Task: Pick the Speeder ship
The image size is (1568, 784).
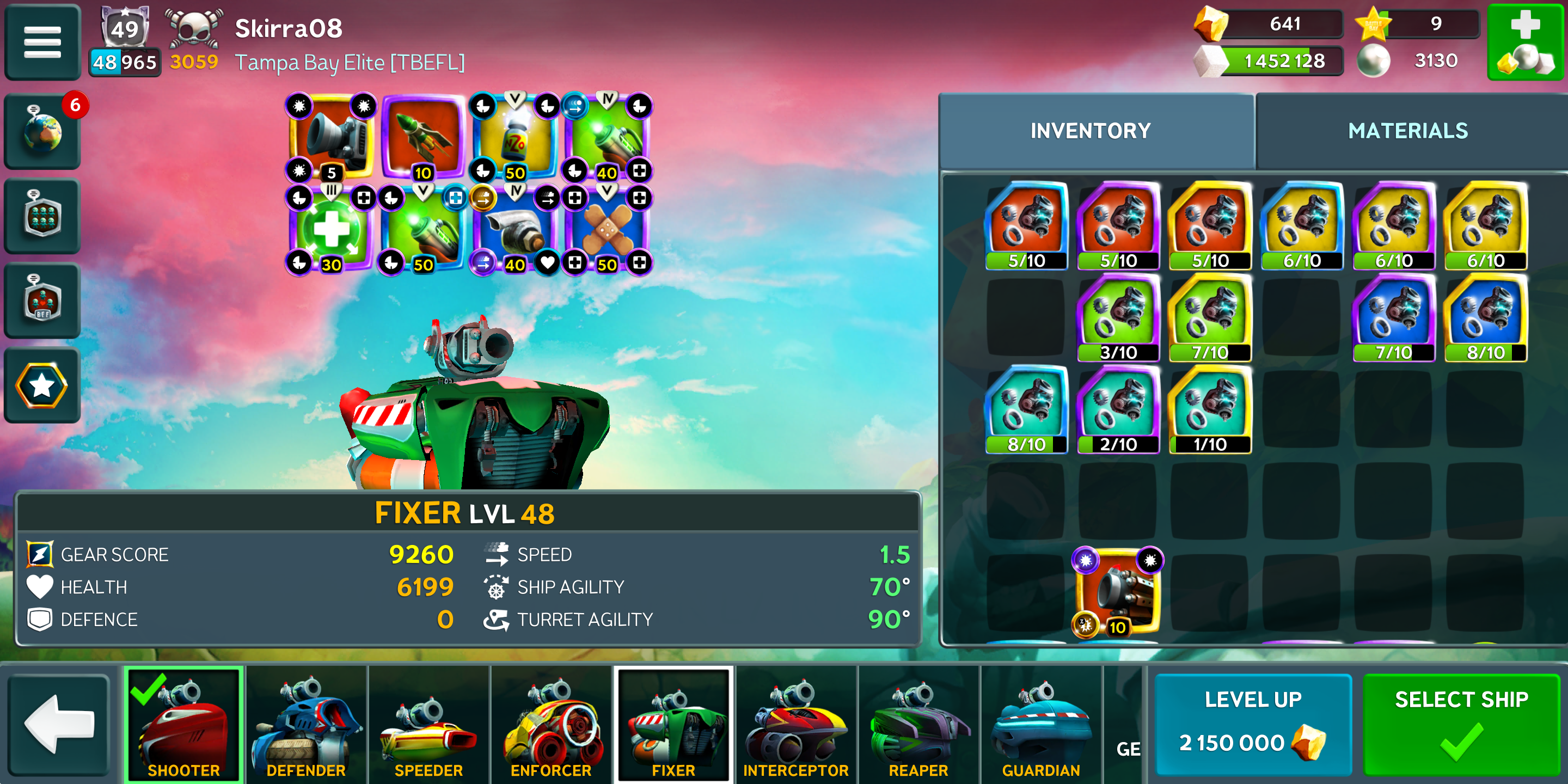Action: click(428, 724)
